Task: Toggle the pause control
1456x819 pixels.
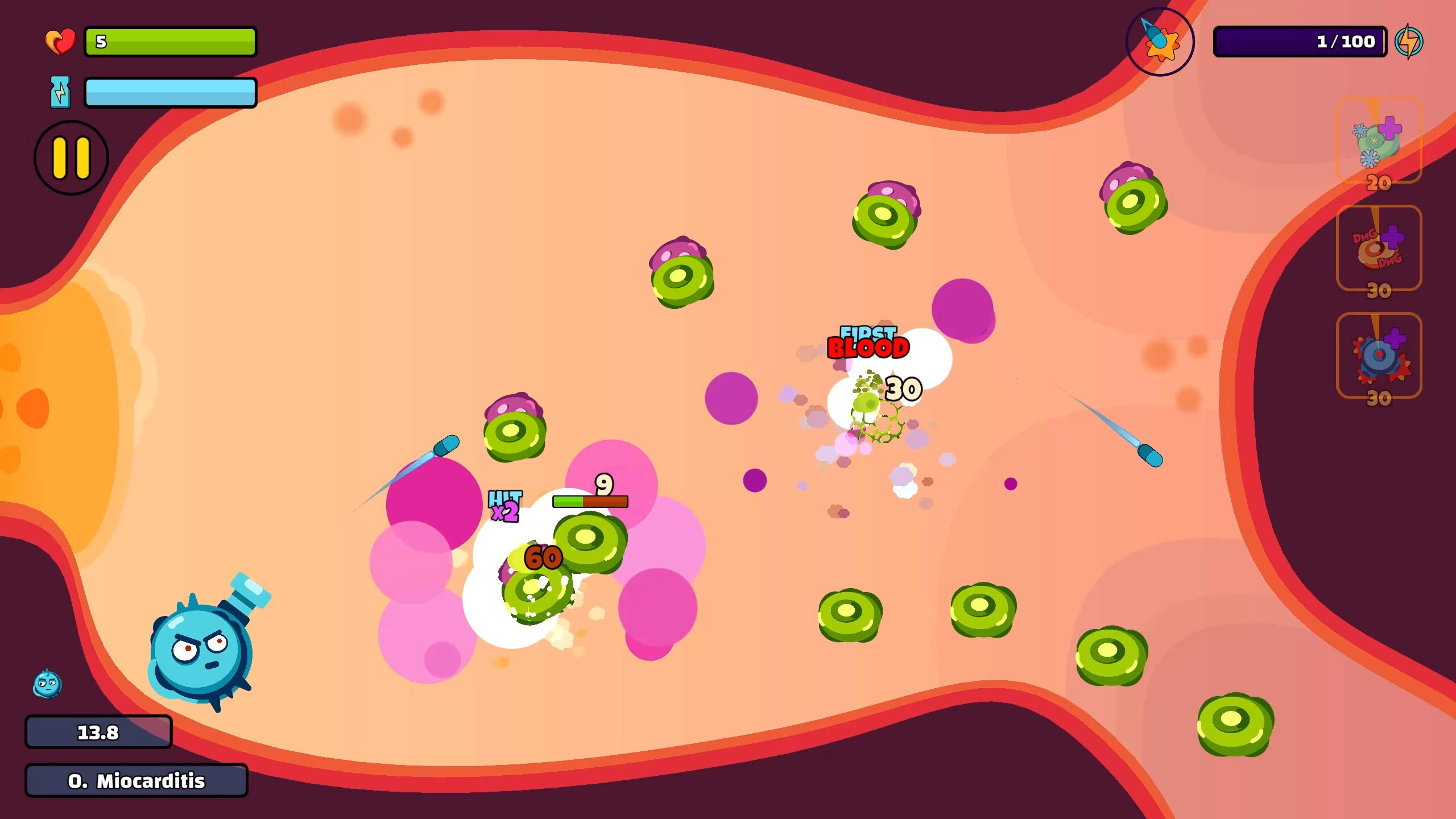Action: [71, 158]
